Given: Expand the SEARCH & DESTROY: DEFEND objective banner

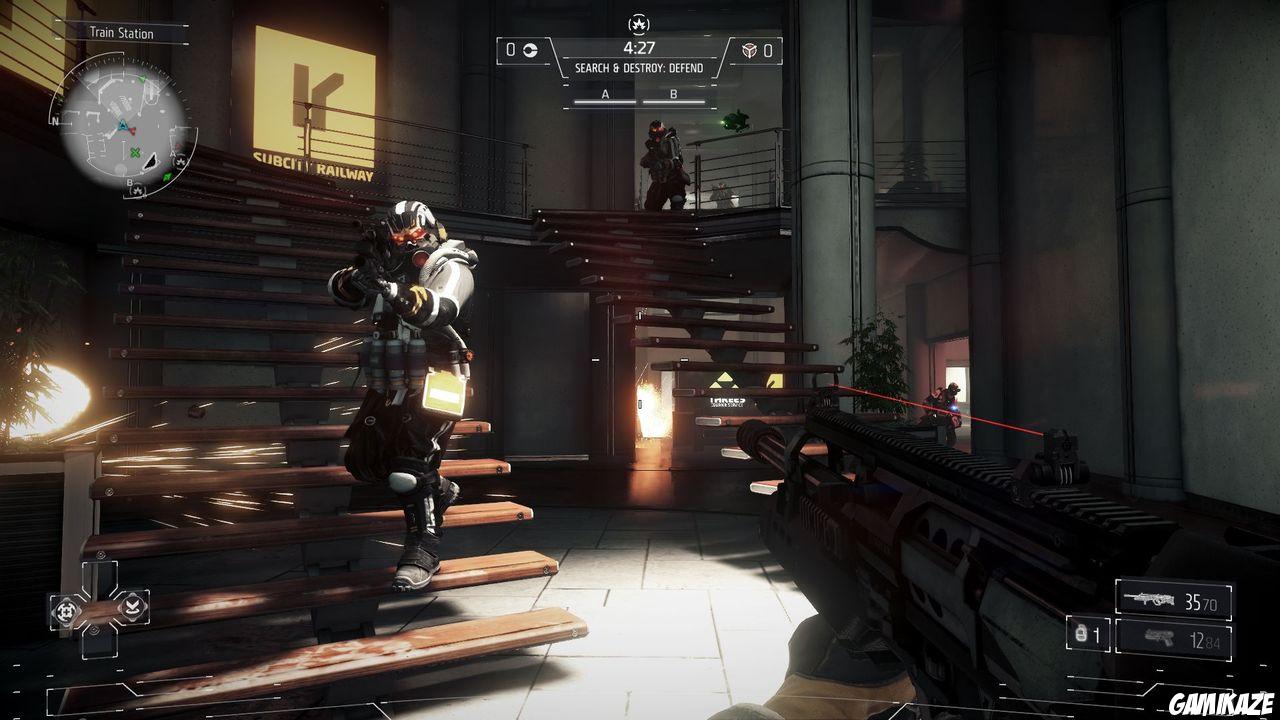Looking at the screenshot, I should 640,68.
